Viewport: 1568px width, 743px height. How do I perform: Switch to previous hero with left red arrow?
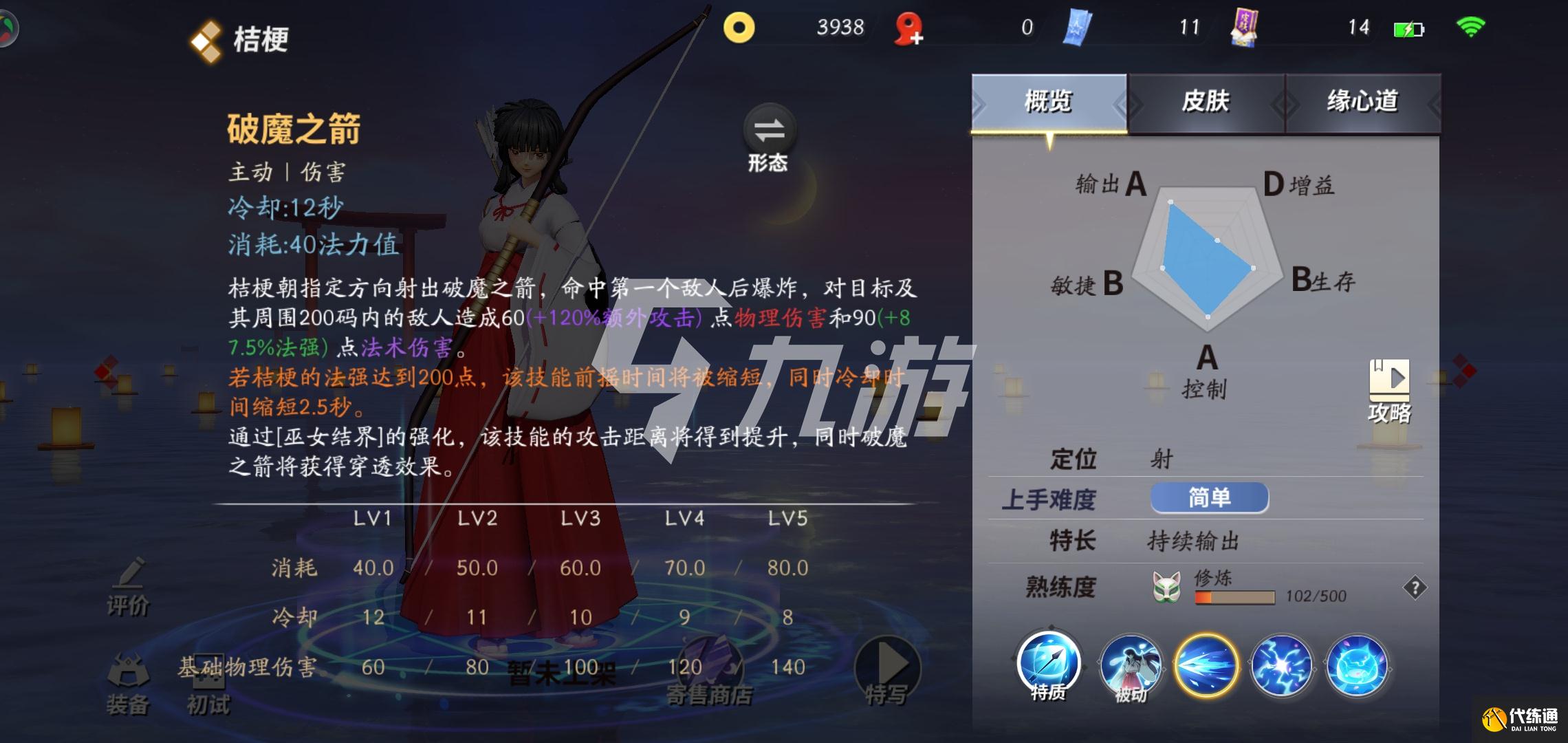(106, 371)
